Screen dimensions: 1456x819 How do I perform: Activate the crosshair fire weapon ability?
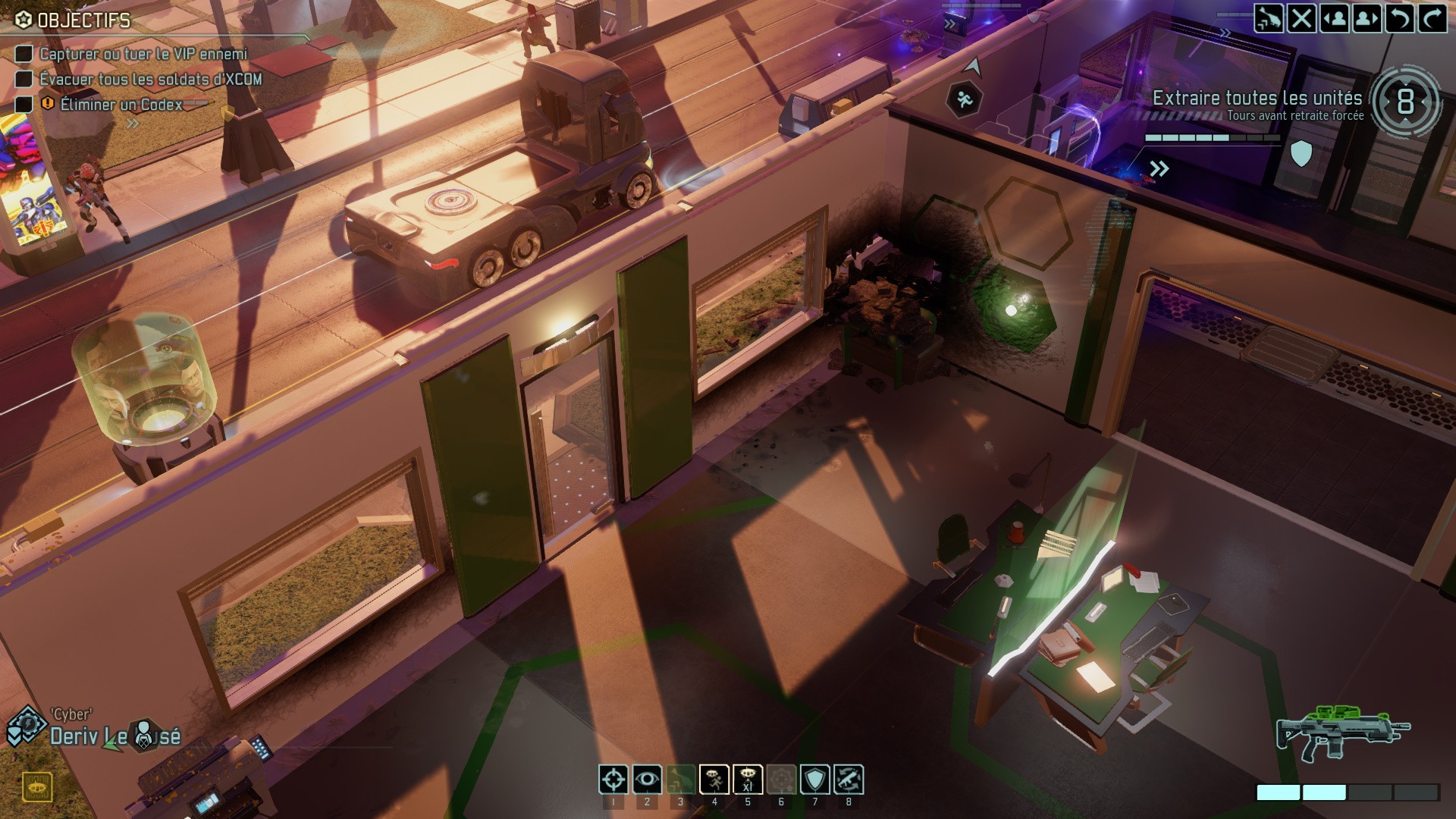coord(613,780)
